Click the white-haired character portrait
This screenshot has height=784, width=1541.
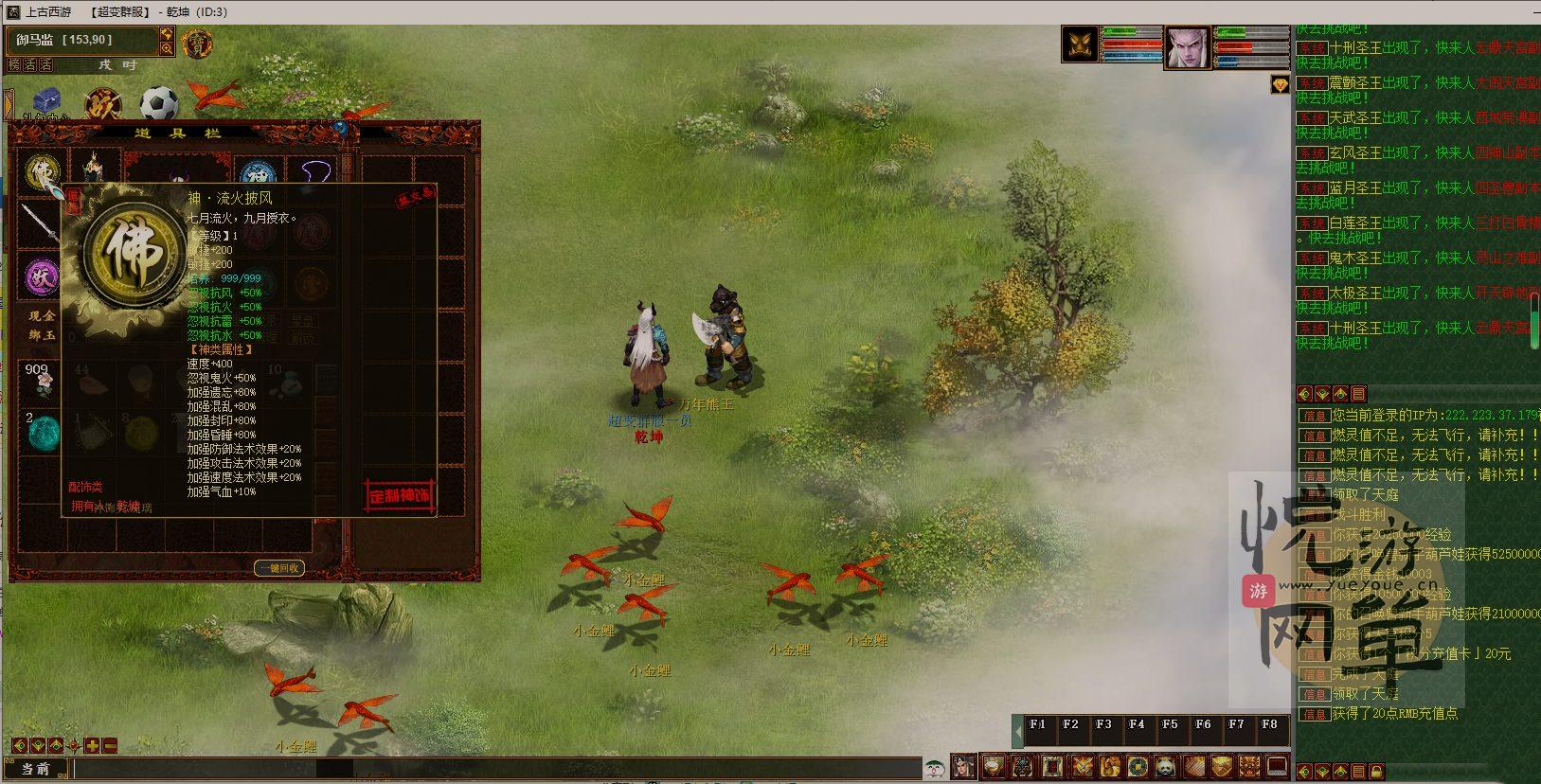pyautogui.click(x=1187, y=47)
